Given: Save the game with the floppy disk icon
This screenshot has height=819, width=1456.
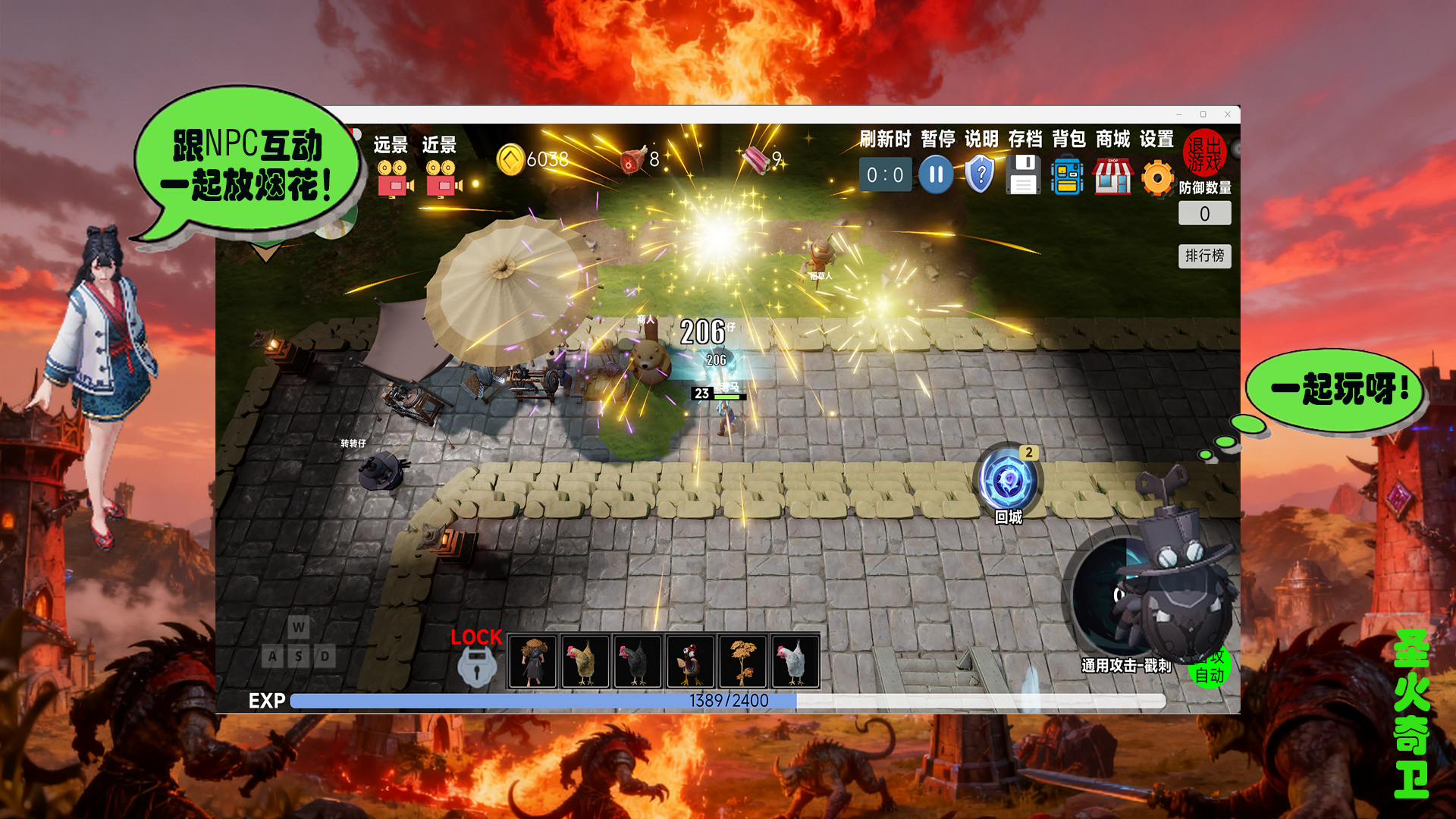Looking at the screenshot, I should [1024, 175].
